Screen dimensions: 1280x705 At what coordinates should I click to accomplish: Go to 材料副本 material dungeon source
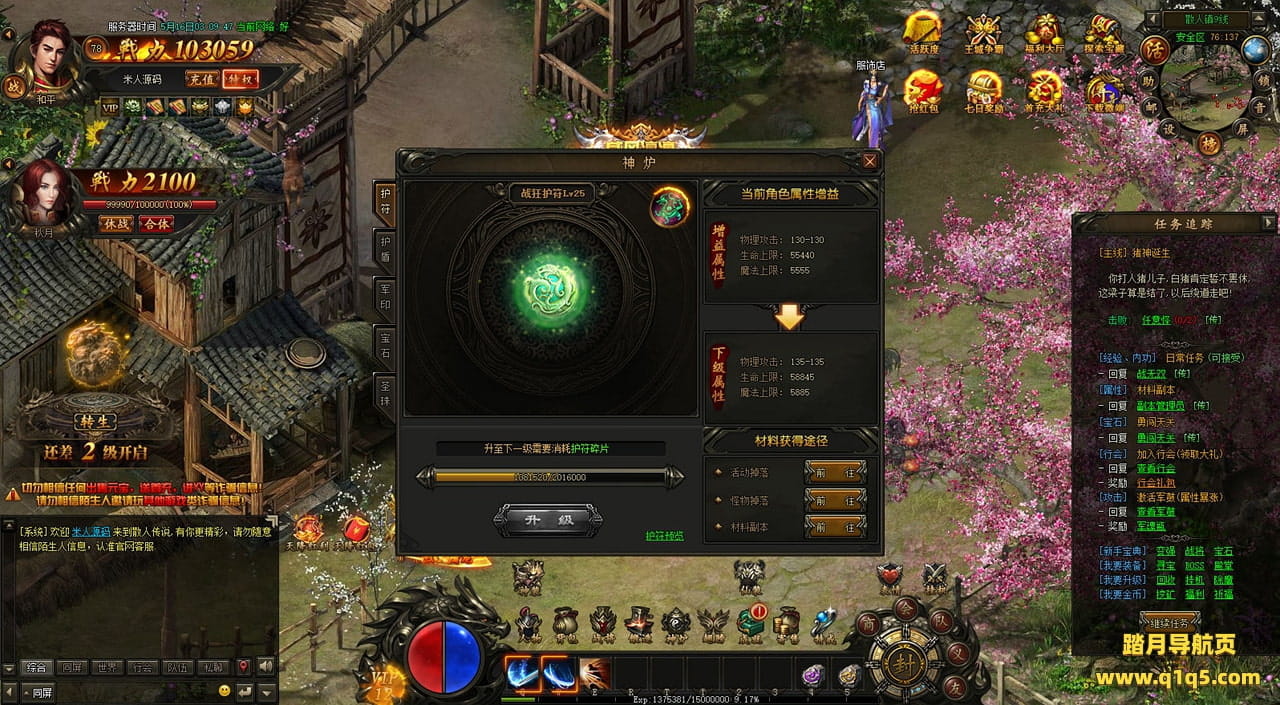click(x=834, y=527)
